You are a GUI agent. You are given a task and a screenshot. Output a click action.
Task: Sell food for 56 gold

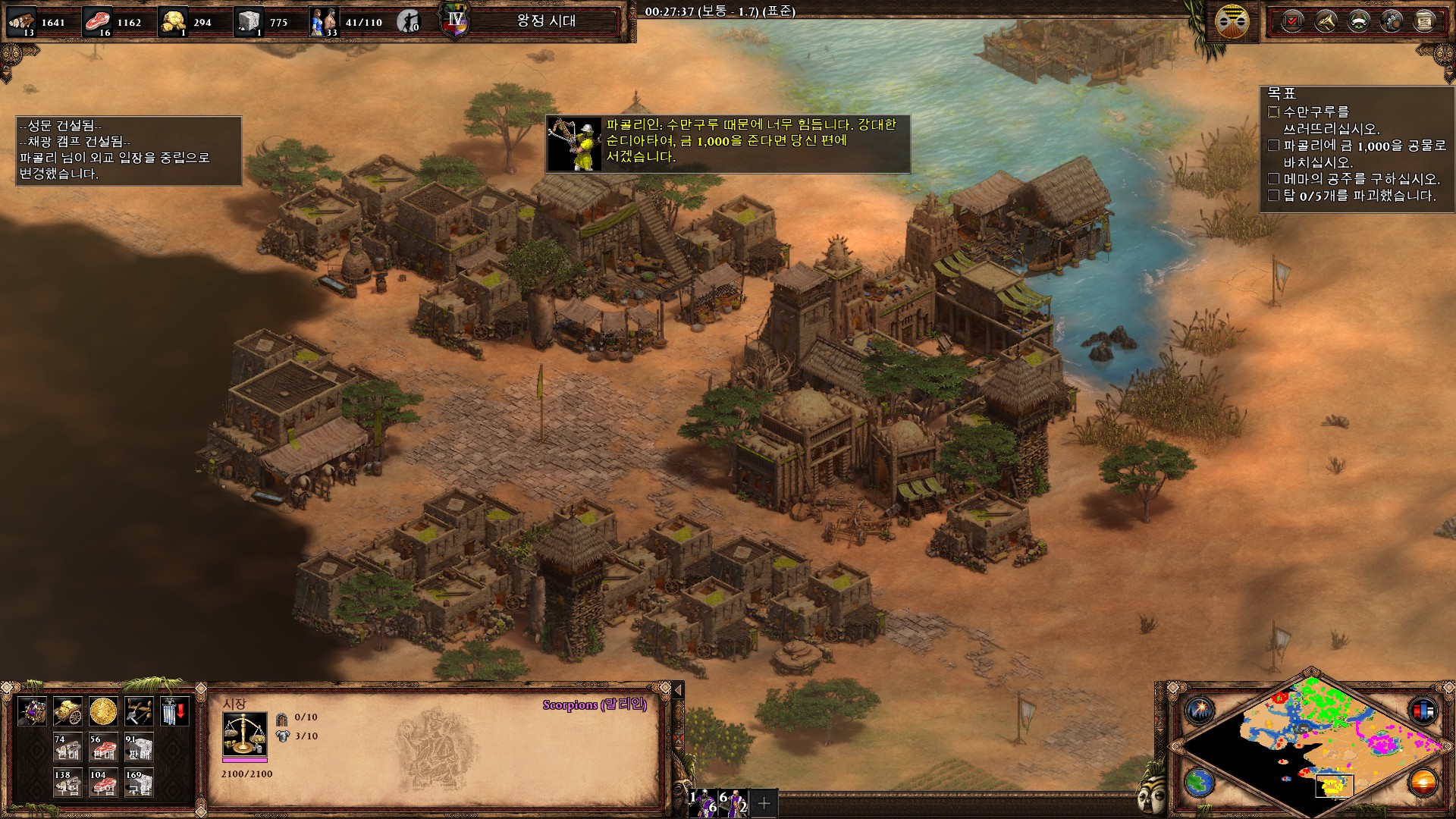pos(103,748)
